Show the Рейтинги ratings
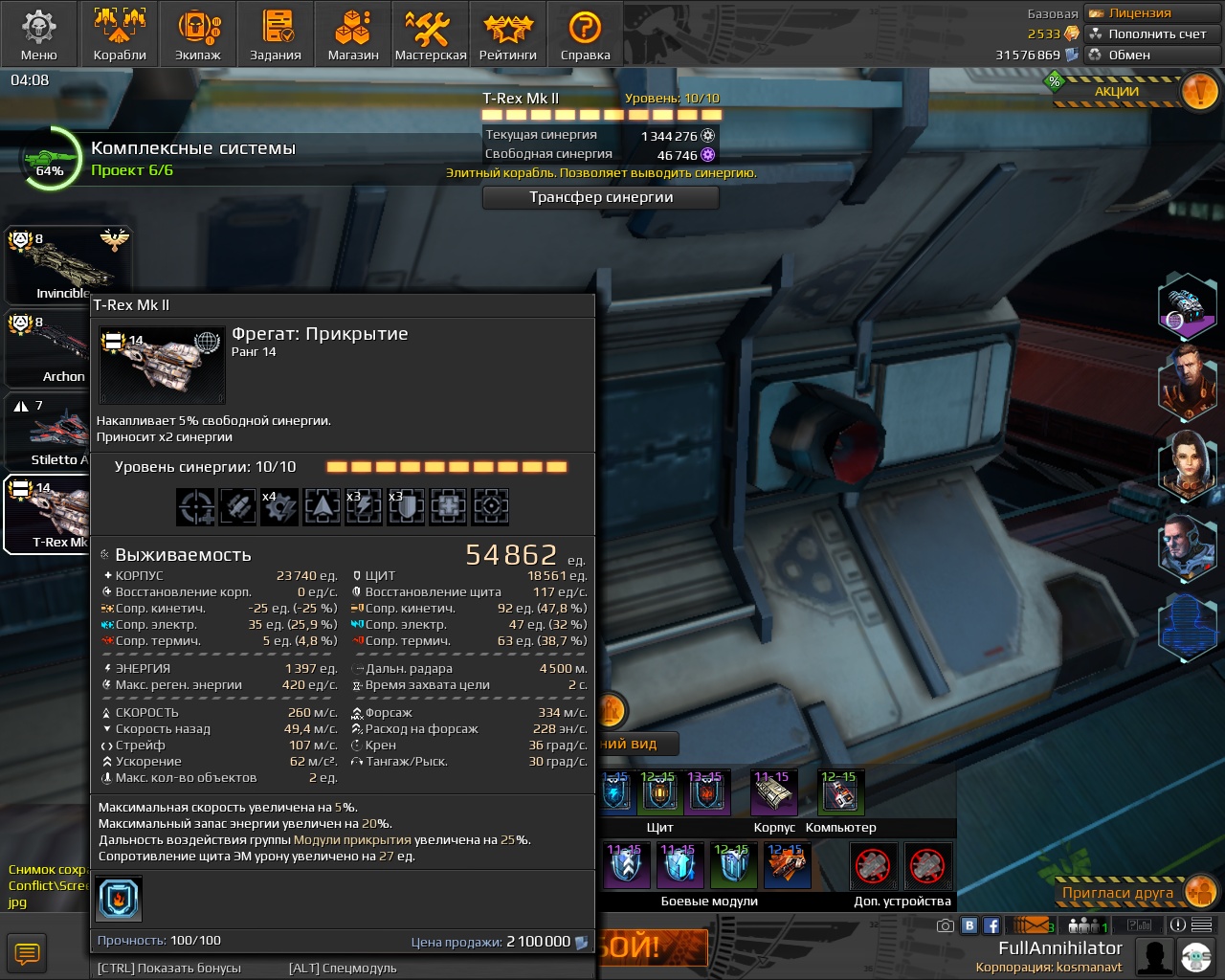1225x980 pixels. click(508, 34)
